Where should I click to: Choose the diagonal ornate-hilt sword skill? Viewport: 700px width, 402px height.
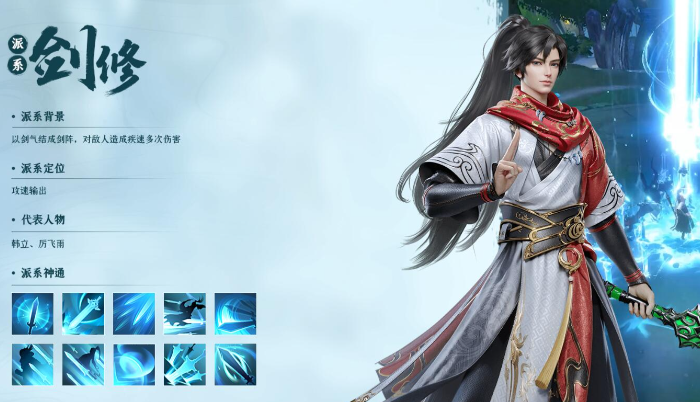point(83,313)
